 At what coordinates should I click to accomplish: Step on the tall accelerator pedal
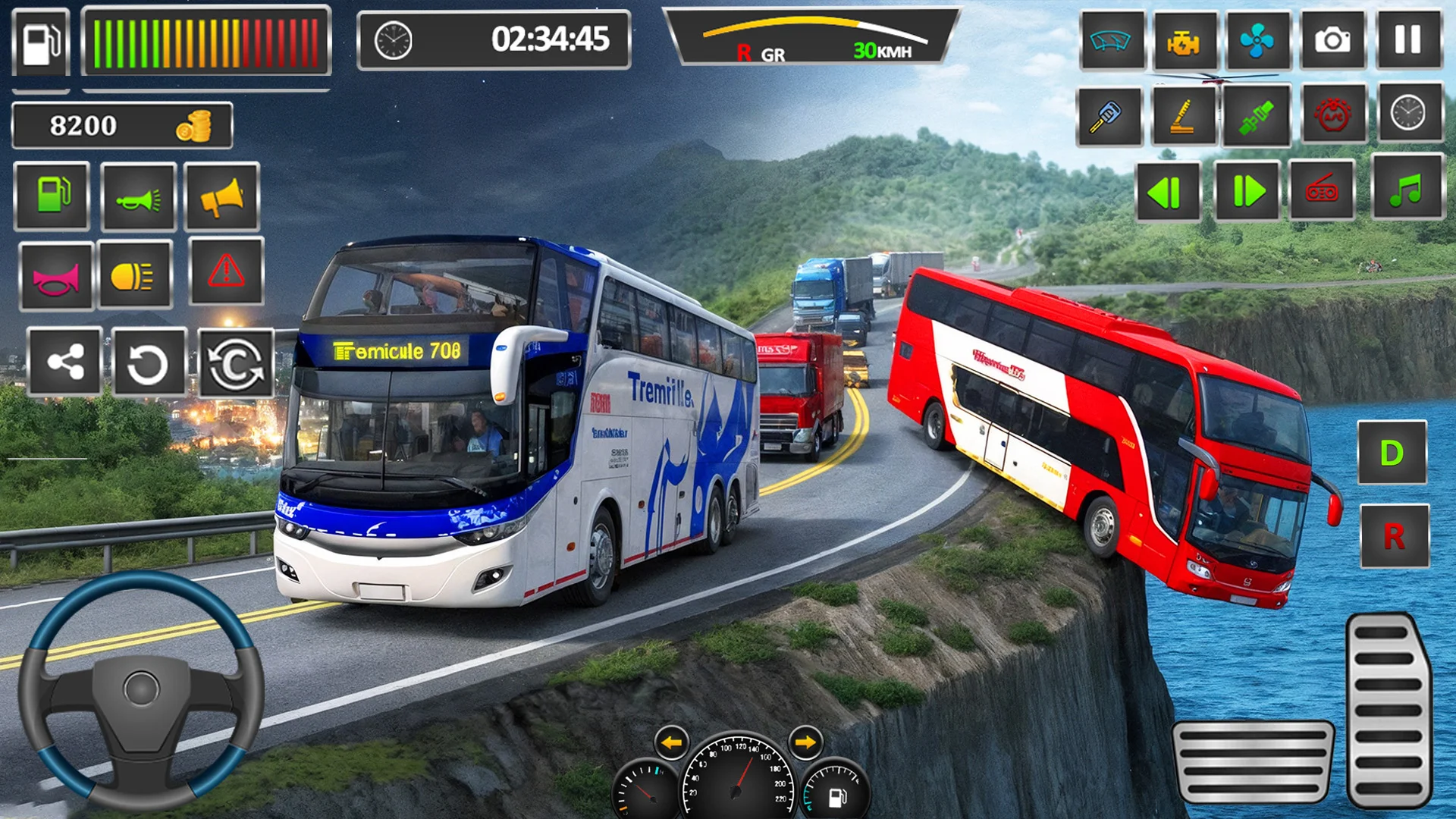pyautogui.click(x=1388, y=711)
